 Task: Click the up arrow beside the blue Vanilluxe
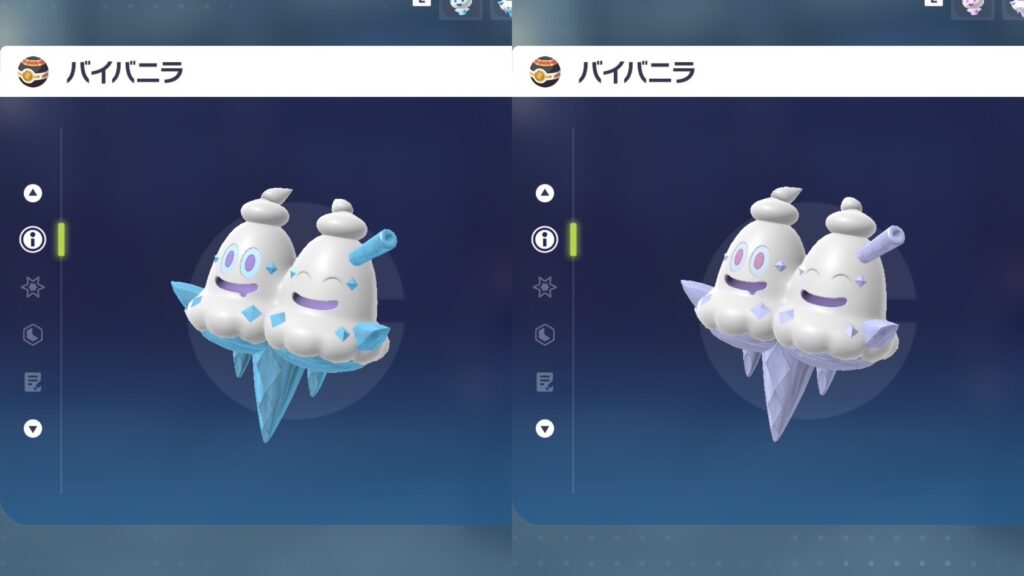click(x=33, y=193)
